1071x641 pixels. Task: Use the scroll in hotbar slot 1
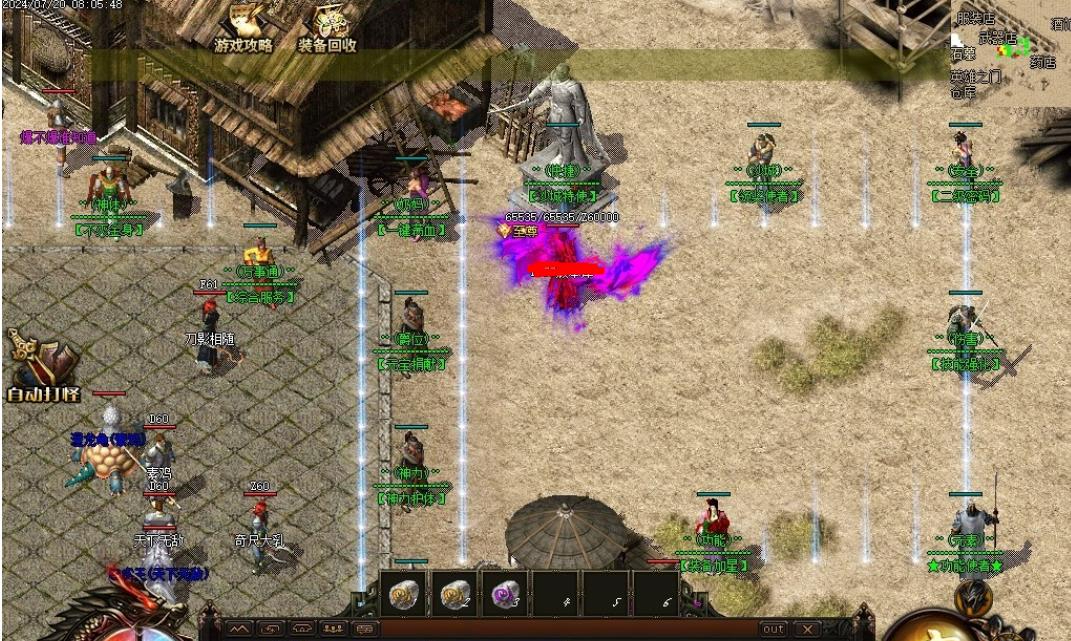coord(403,595)
